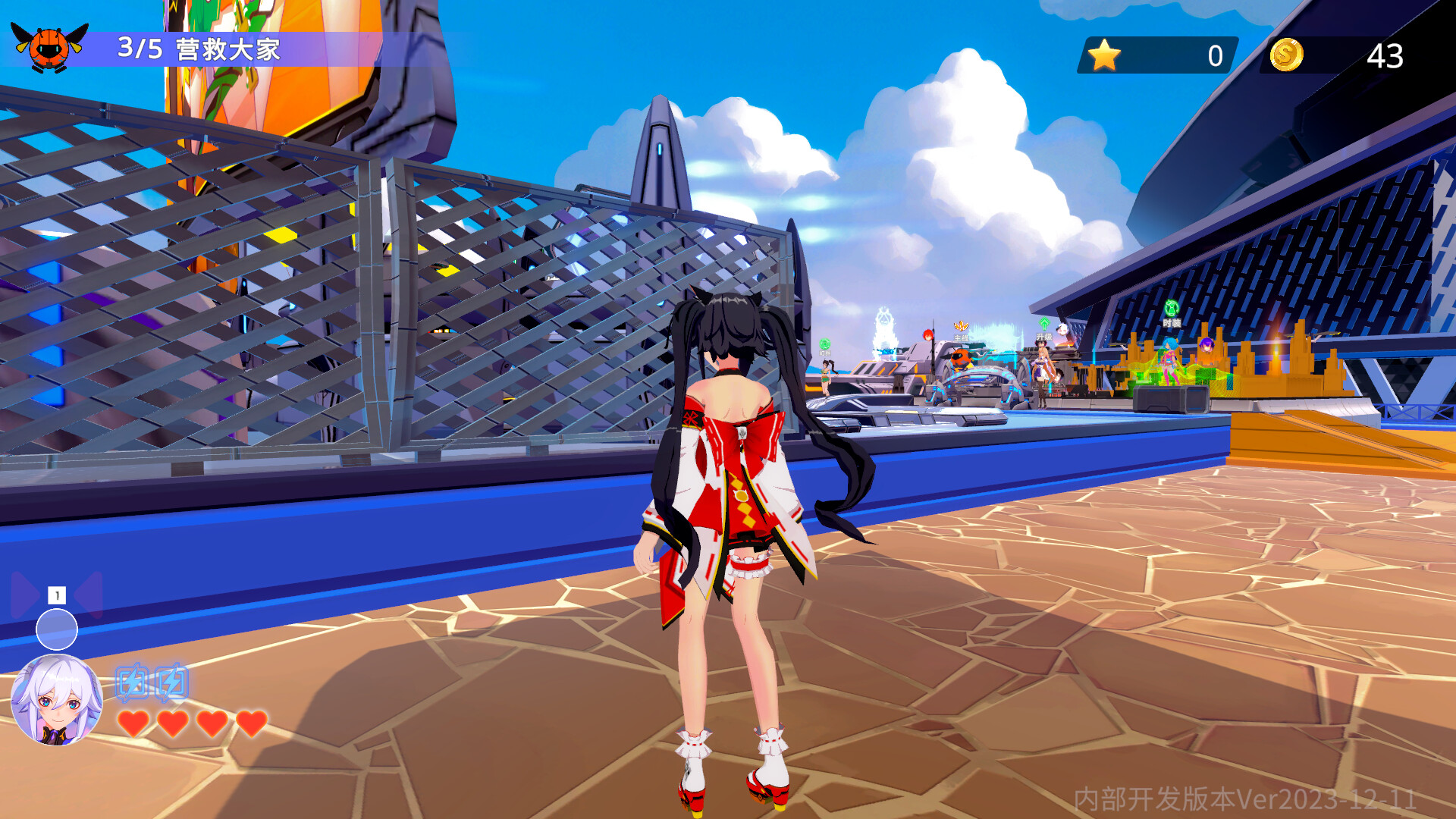Click the floating red character bubble marker

[928, 335]
